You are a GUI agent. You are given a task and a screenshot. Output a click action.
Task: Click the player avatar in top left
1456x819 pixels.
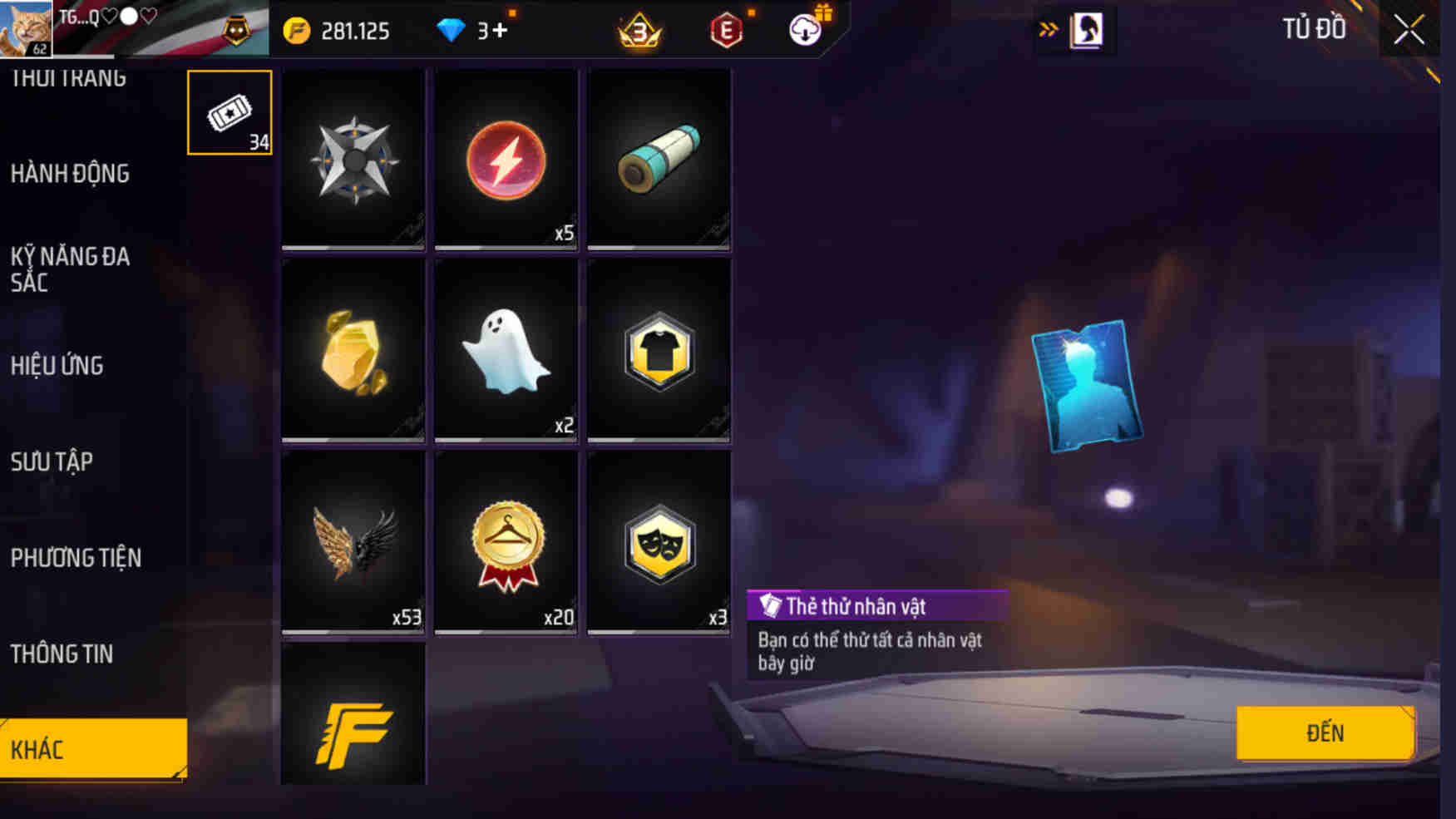pos(25,29)
